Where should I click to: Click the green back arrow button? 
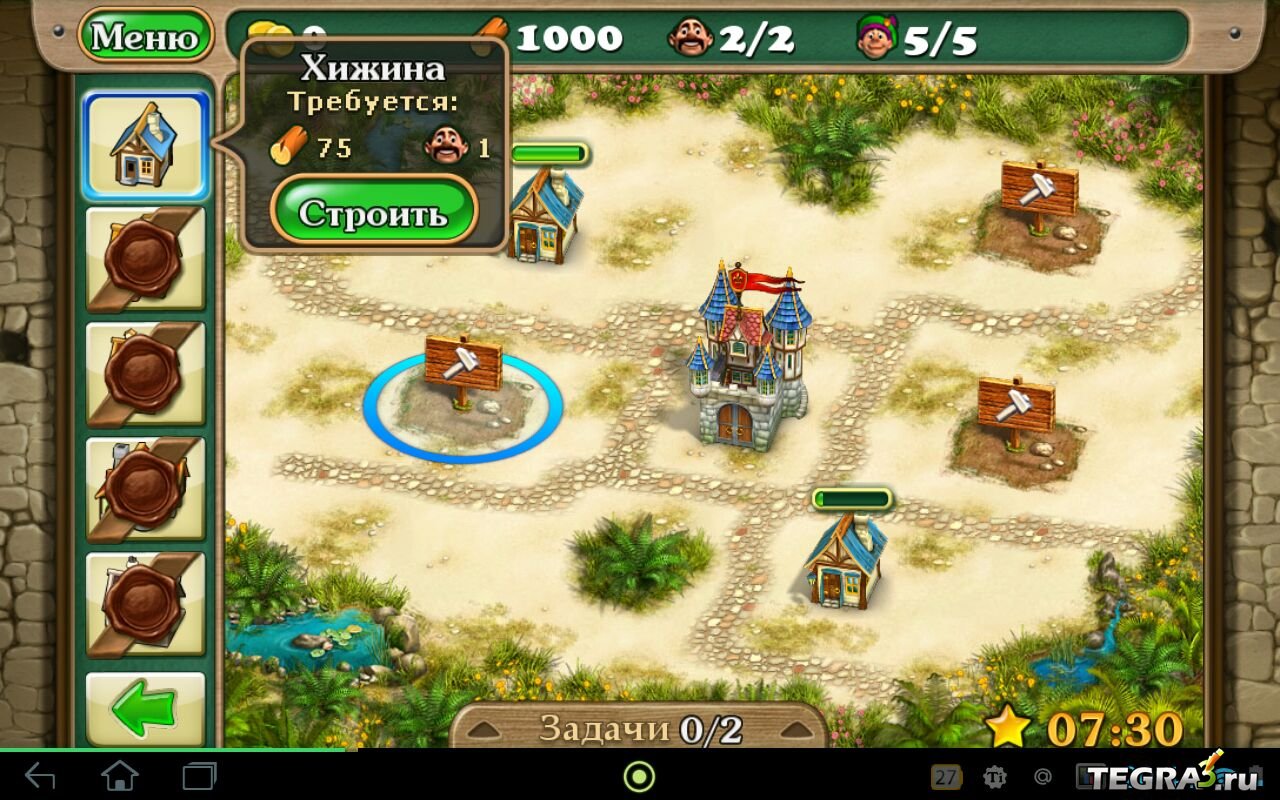(145, 709)
